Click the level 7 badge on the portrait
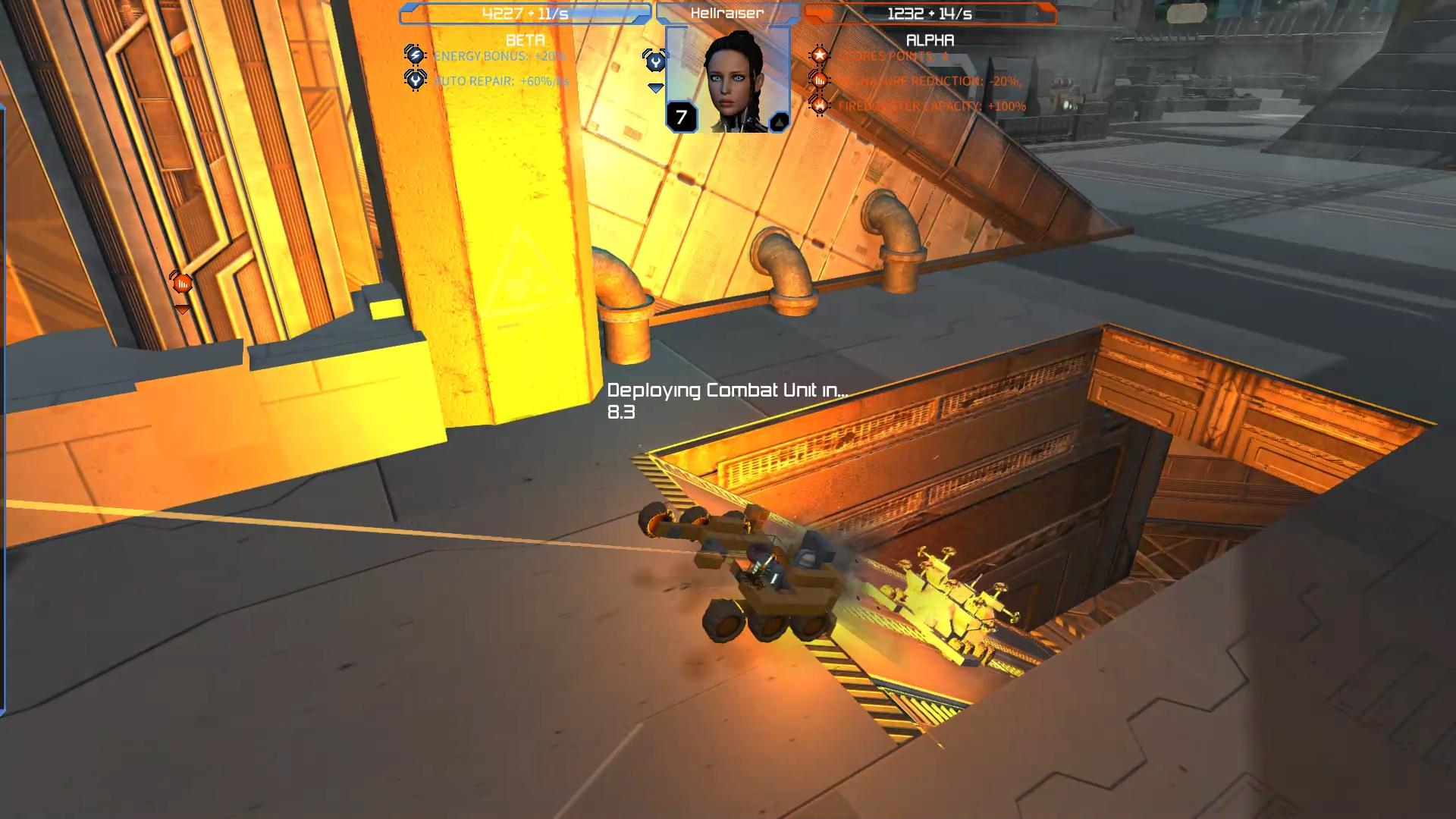The height and width of the screenshot is (819, 1456). pyautogui.click(x=681, y=116)
